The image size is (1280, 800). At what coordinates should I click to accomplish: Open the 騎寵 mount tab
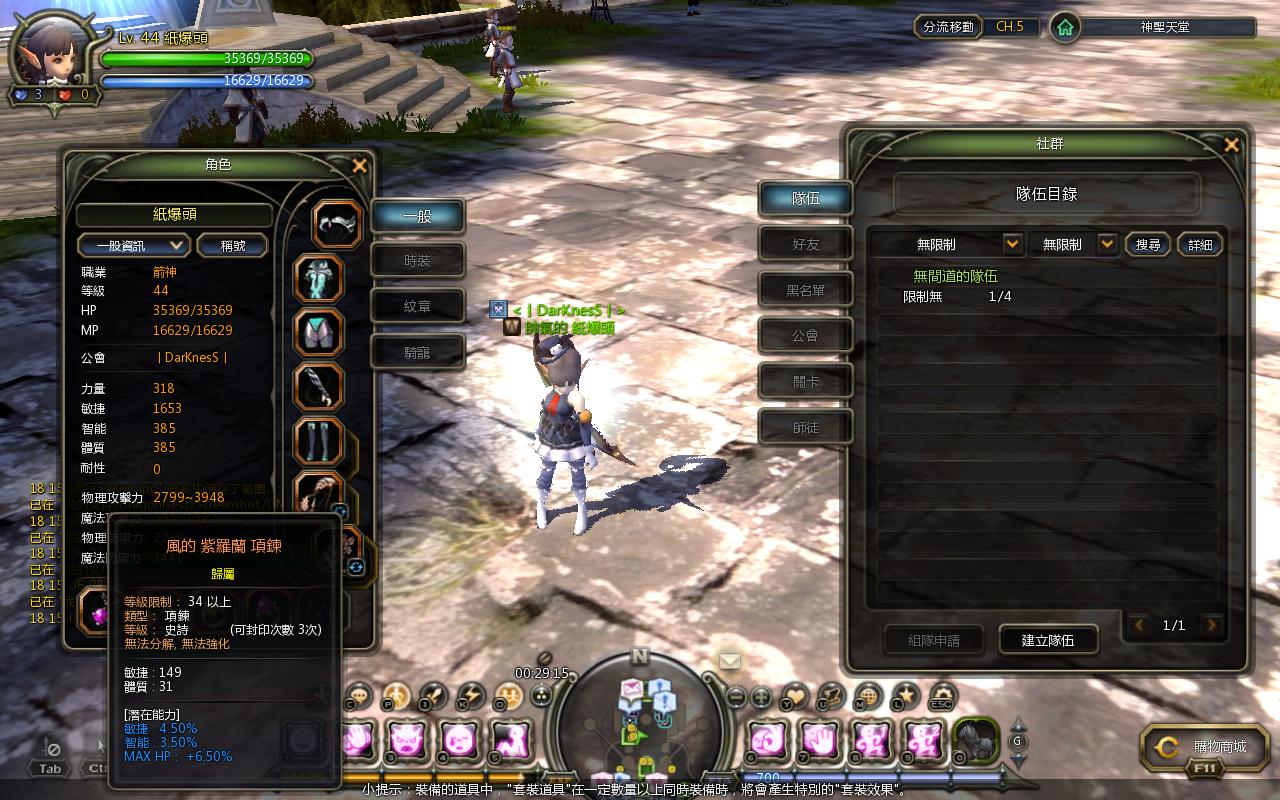coord(417,352)
